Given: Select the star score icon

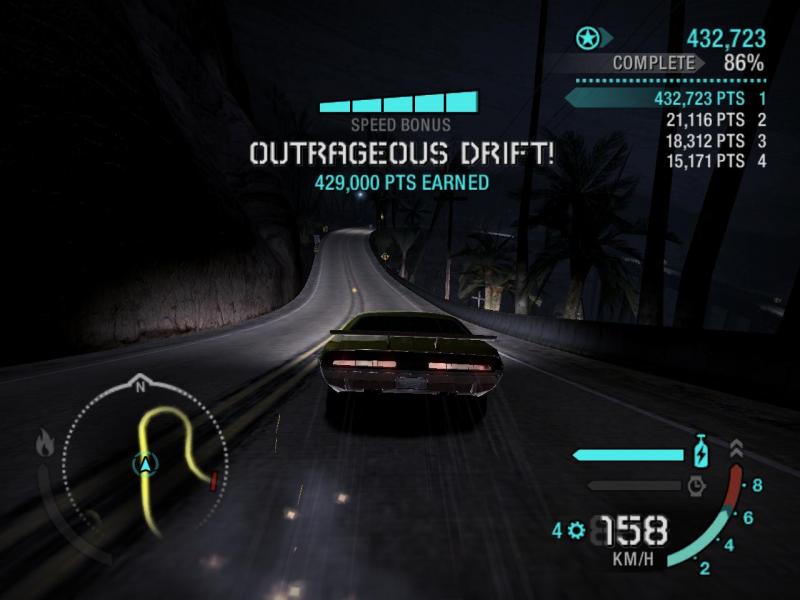Looking at the screenshot, I should pos(587,39).
